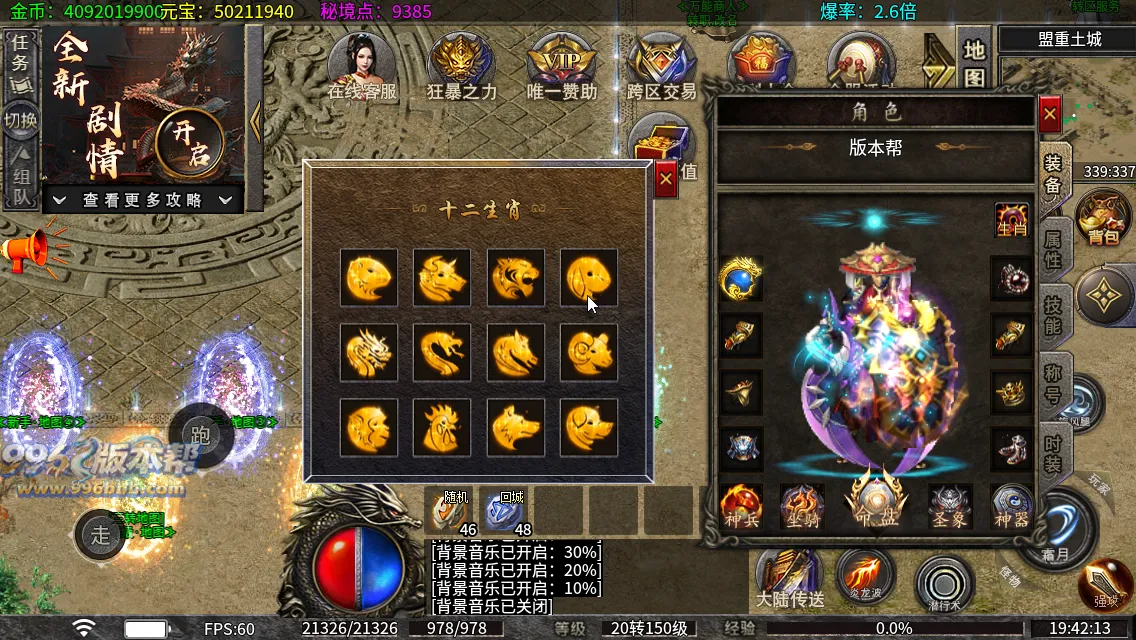The width and height of the screenshot is (1136, 640).
Task: Select the golden tiger zodiac slot
Action: tap(516, 278)
